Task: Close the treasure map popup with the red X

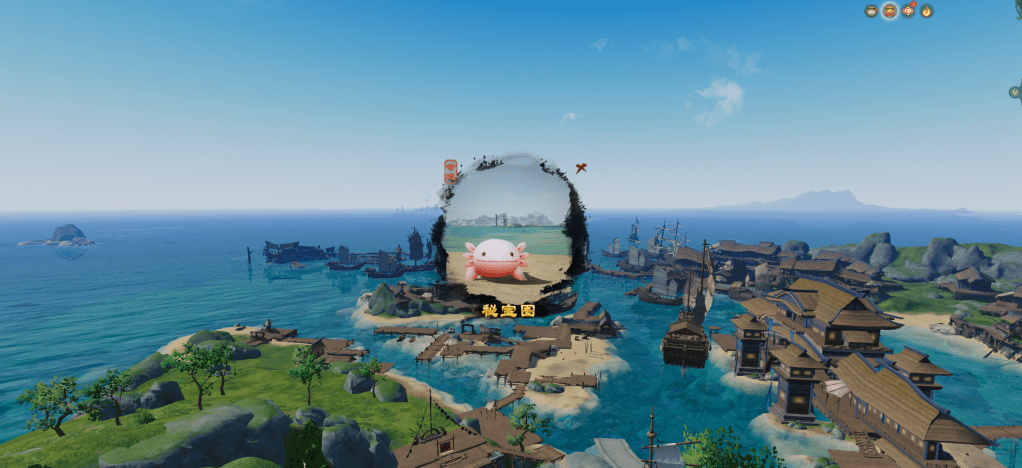Action: click(580, 168)
